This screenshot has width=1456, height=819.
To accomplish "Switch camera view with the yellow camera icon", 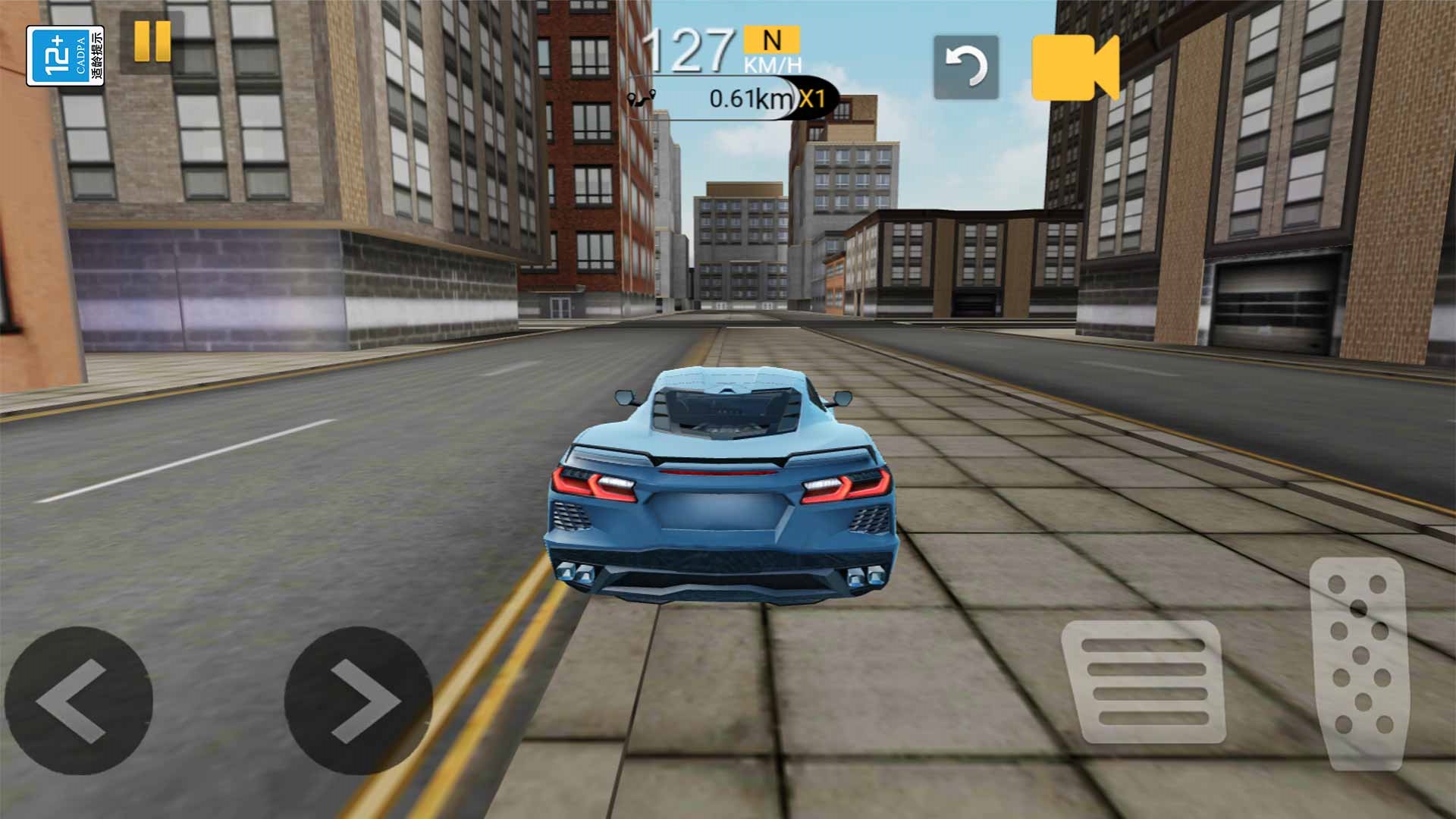I will [1075, 67].
